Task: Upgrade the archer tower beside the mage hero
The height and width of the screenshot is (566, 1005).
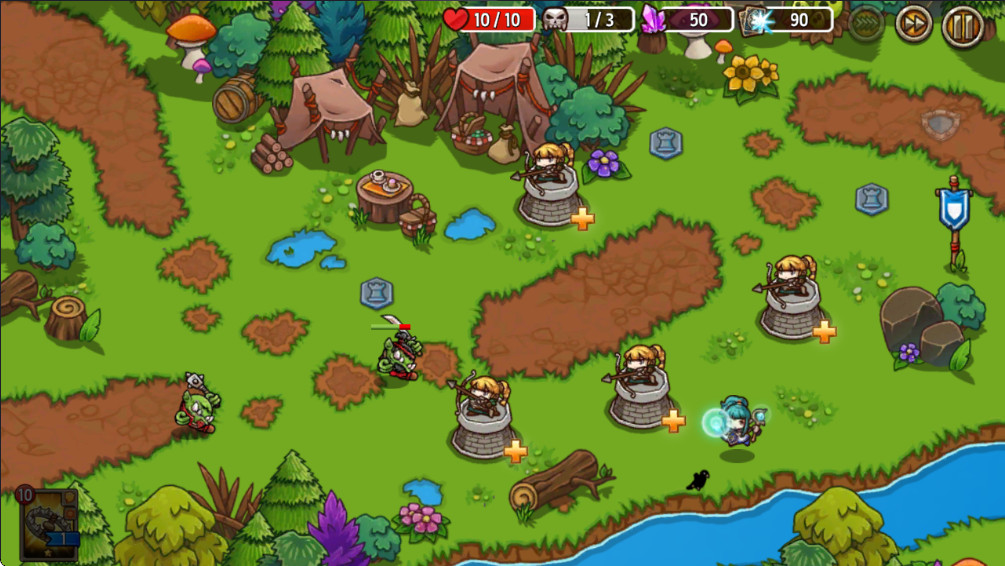Action: click(673, 421)
